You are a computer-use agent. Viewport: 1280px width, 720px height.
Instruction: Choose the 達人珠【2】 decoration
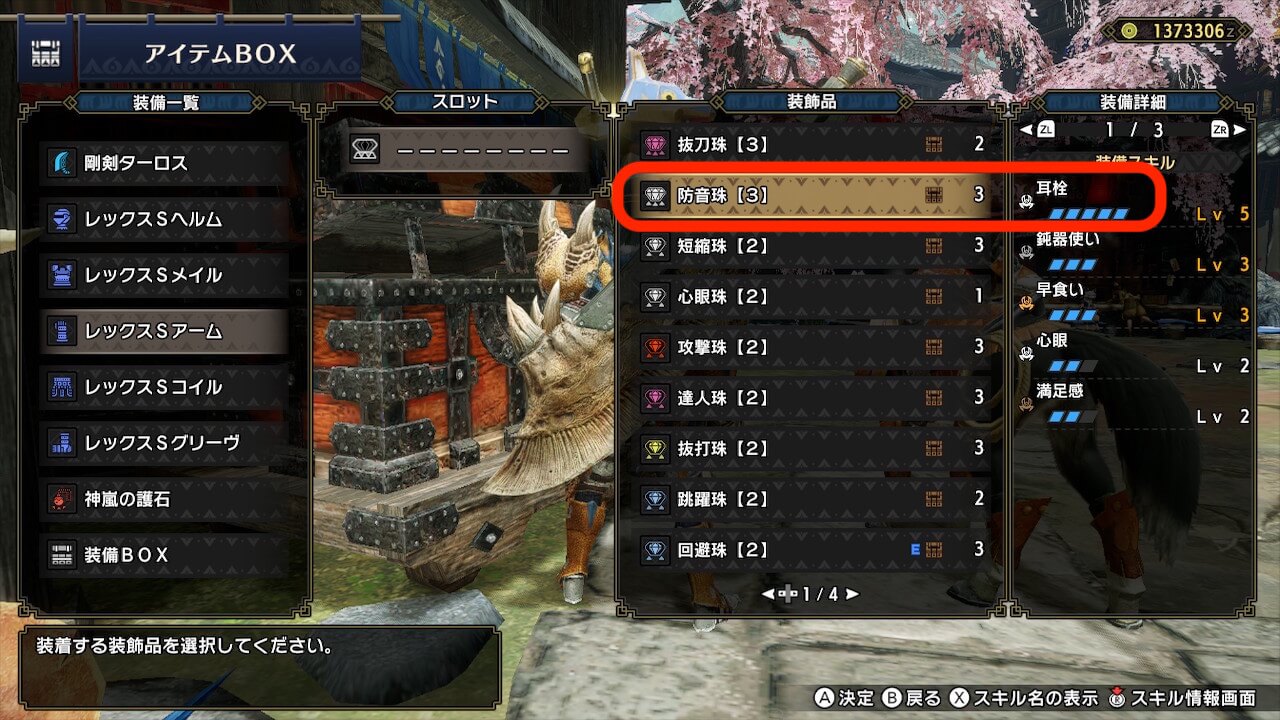[x=810, y=398]
